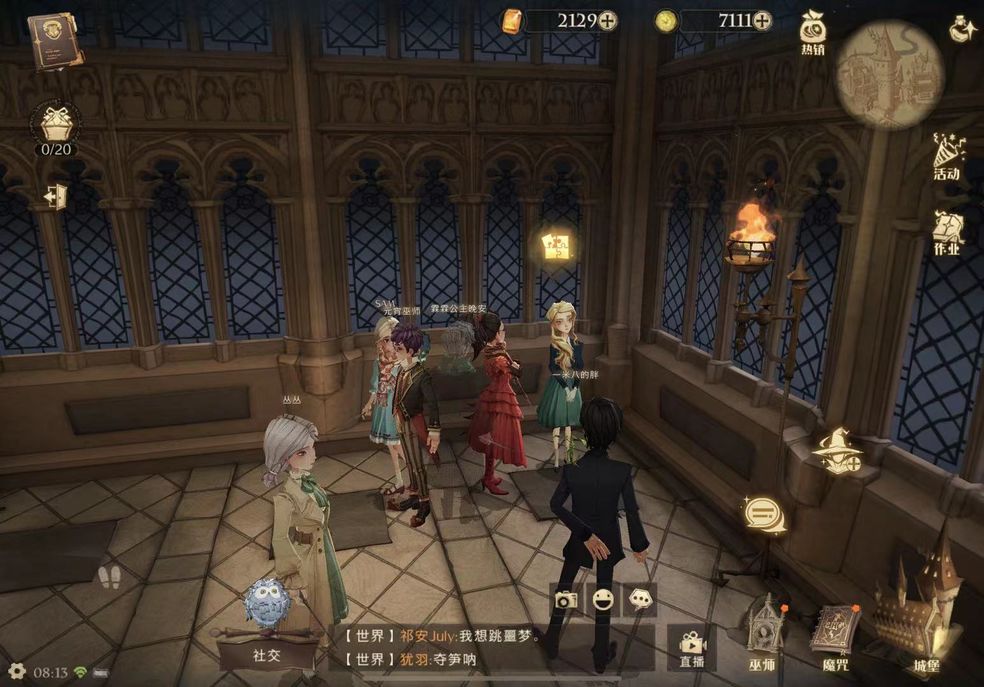
Task: Add more coins with the plus button
Action: point(762,20)
